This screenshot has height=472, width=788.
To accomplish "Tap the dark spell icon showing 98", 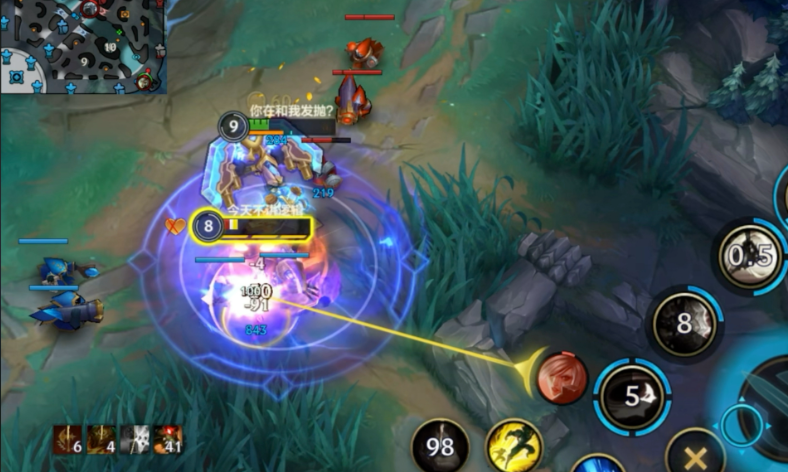I will coord(441,447).
